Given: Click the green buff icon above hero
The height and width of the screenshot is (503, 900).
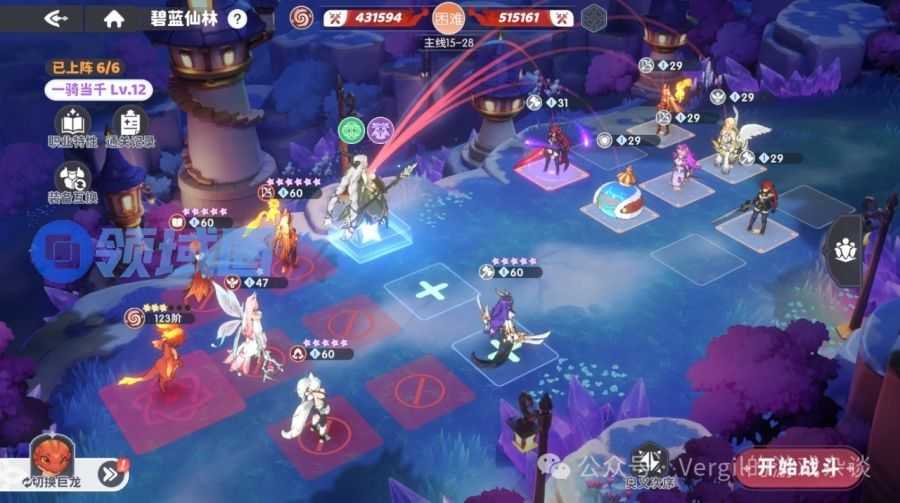Looking at the screenshot, I should [351, 129].
